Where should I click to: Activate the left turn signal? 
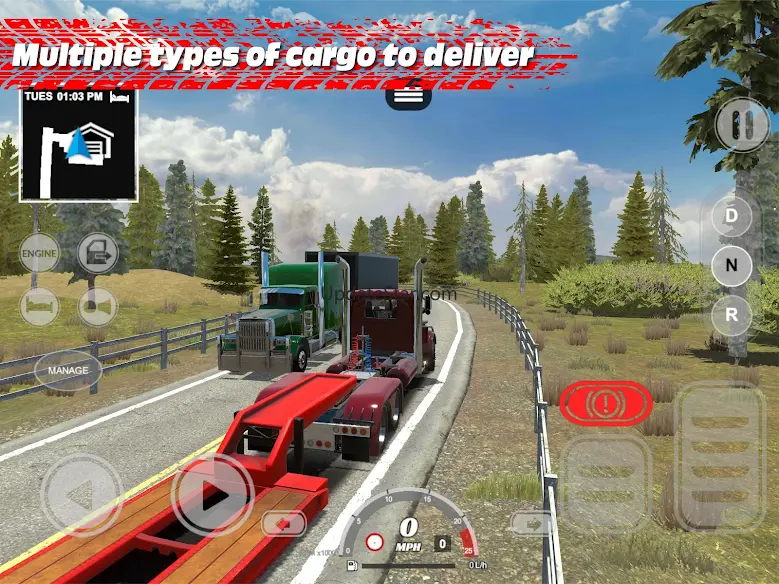[284, 523]
